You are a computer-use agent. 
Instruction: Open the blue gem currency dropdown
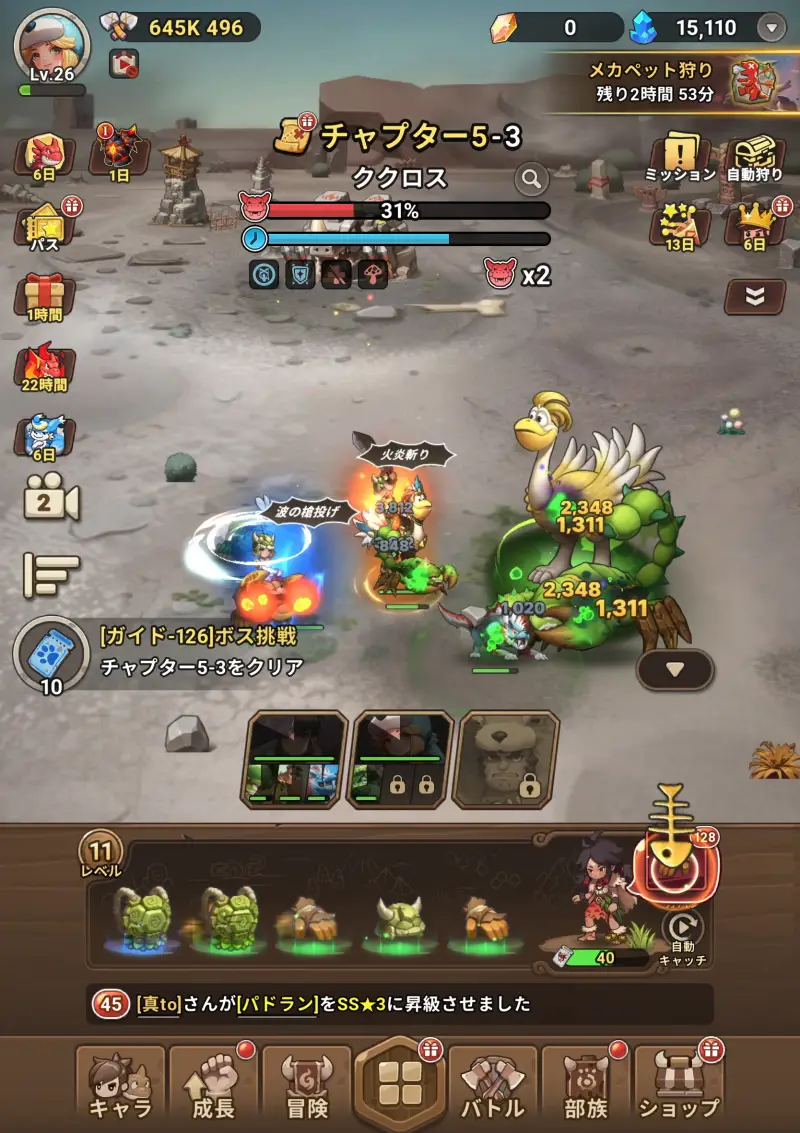coord(771,28)
